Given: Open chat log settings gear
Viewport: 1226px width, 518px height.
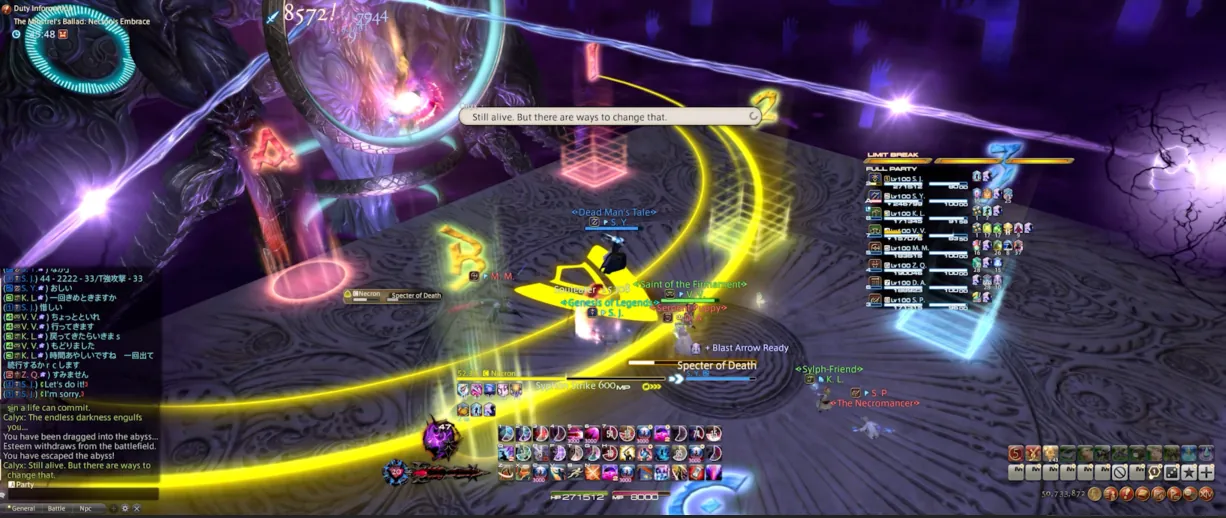Looking at the screenshot, I should (x=125, y=508).
